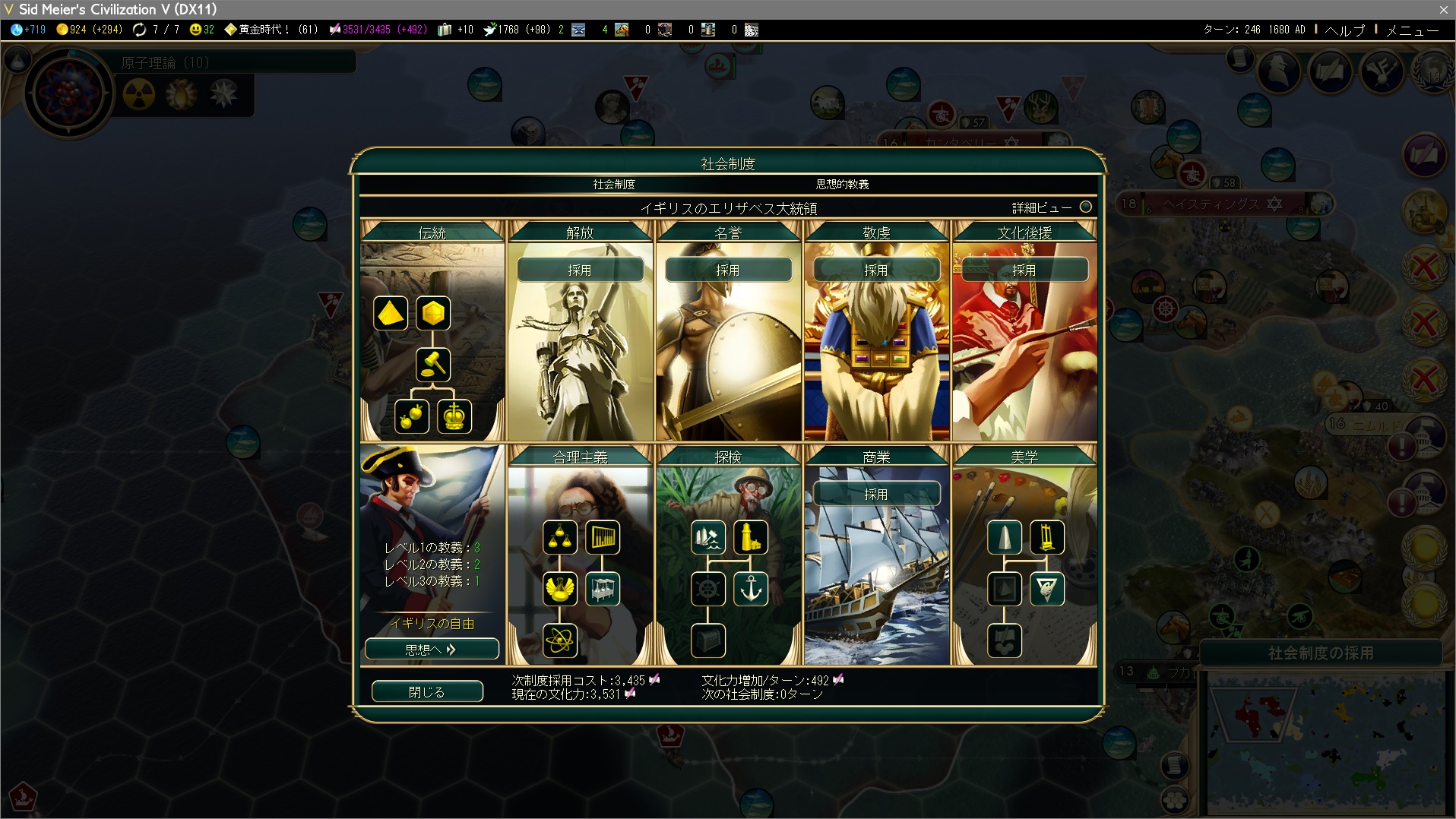Select the treasure chest policy in 探検

pyautogui.click(x=708, y=640)
